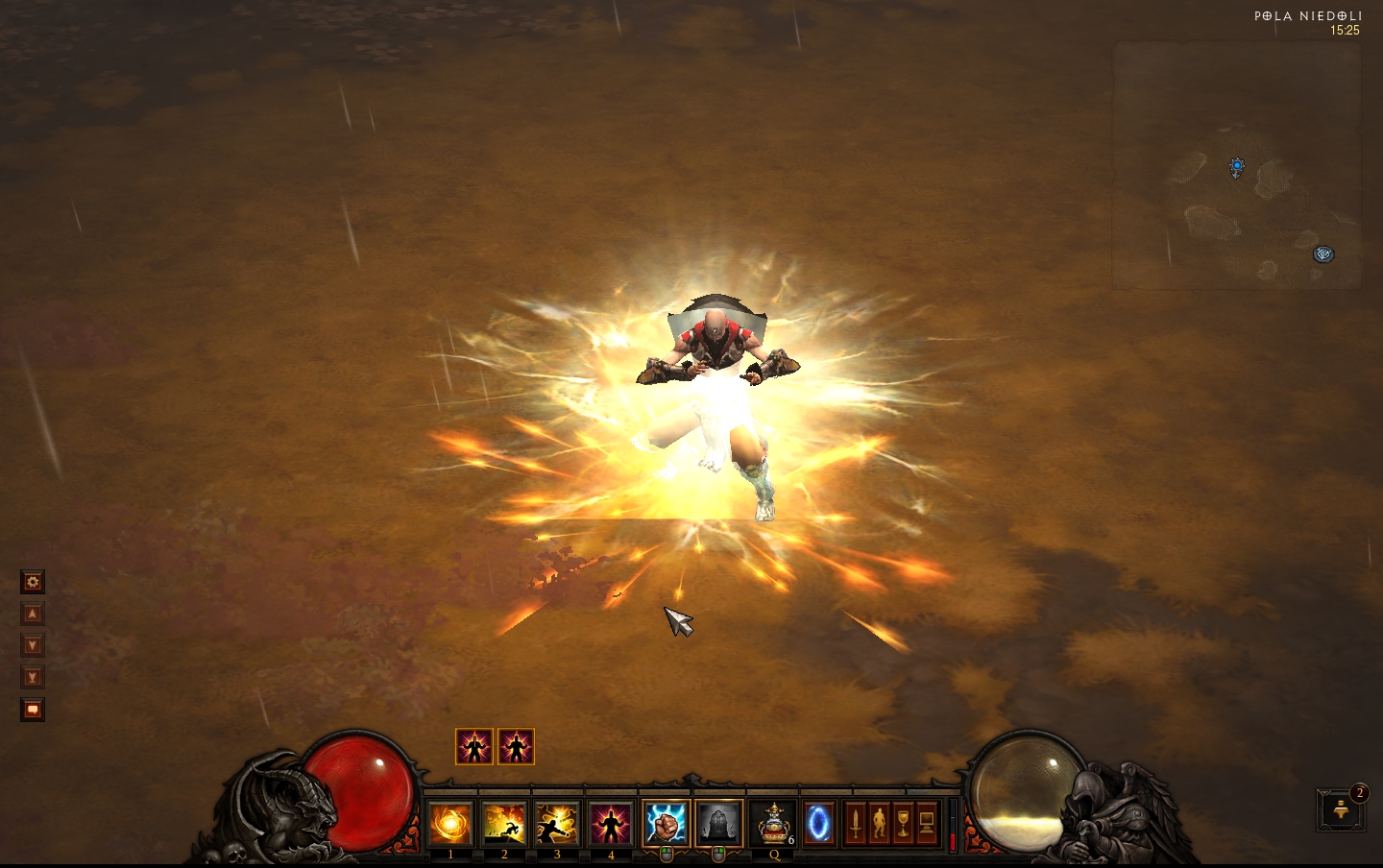Open chat settings with the gear button

[33, 582]
